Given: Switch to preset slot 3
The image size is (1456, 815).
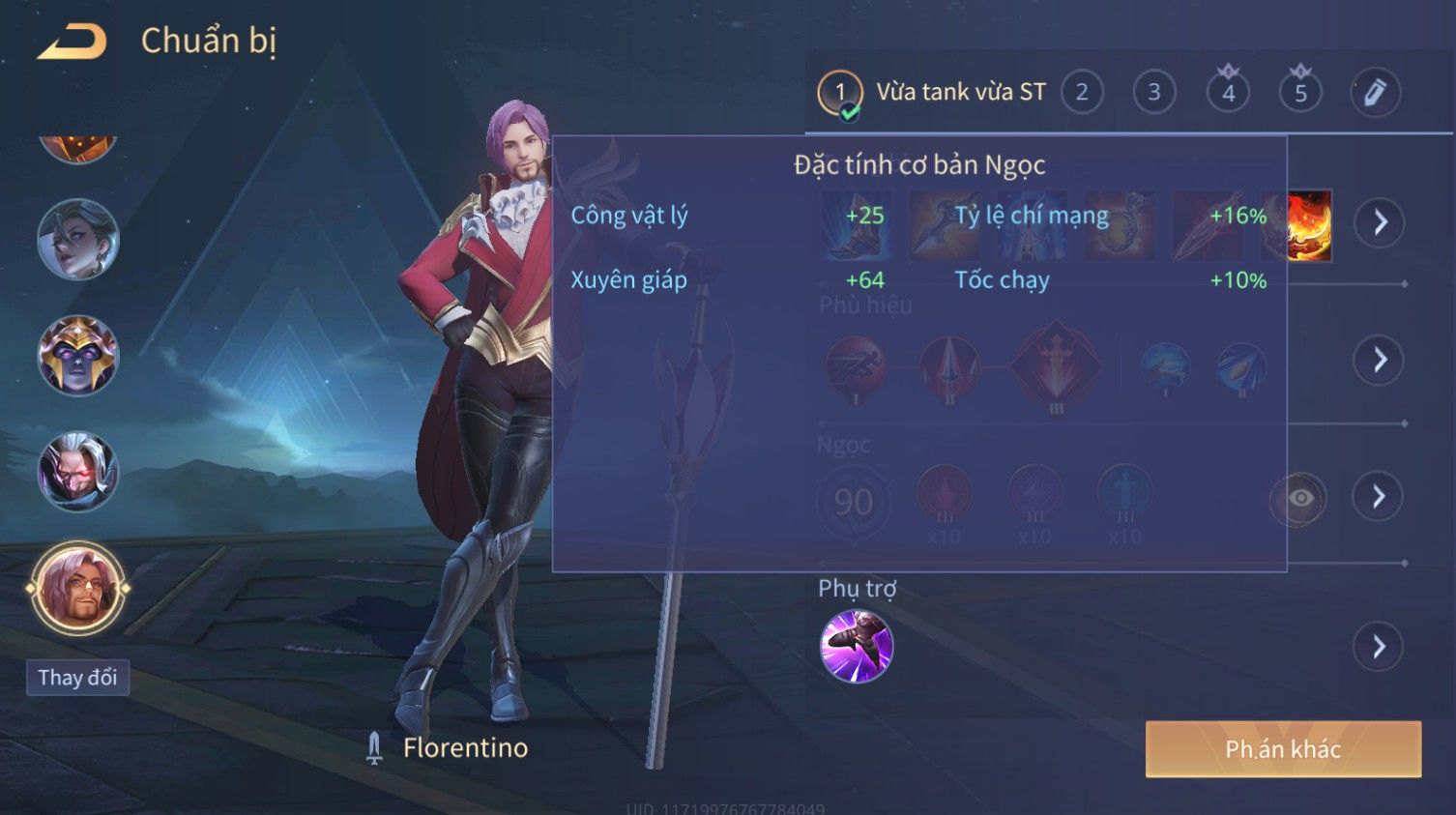Looking at the screenshot, I should [x=1153, y=93].
